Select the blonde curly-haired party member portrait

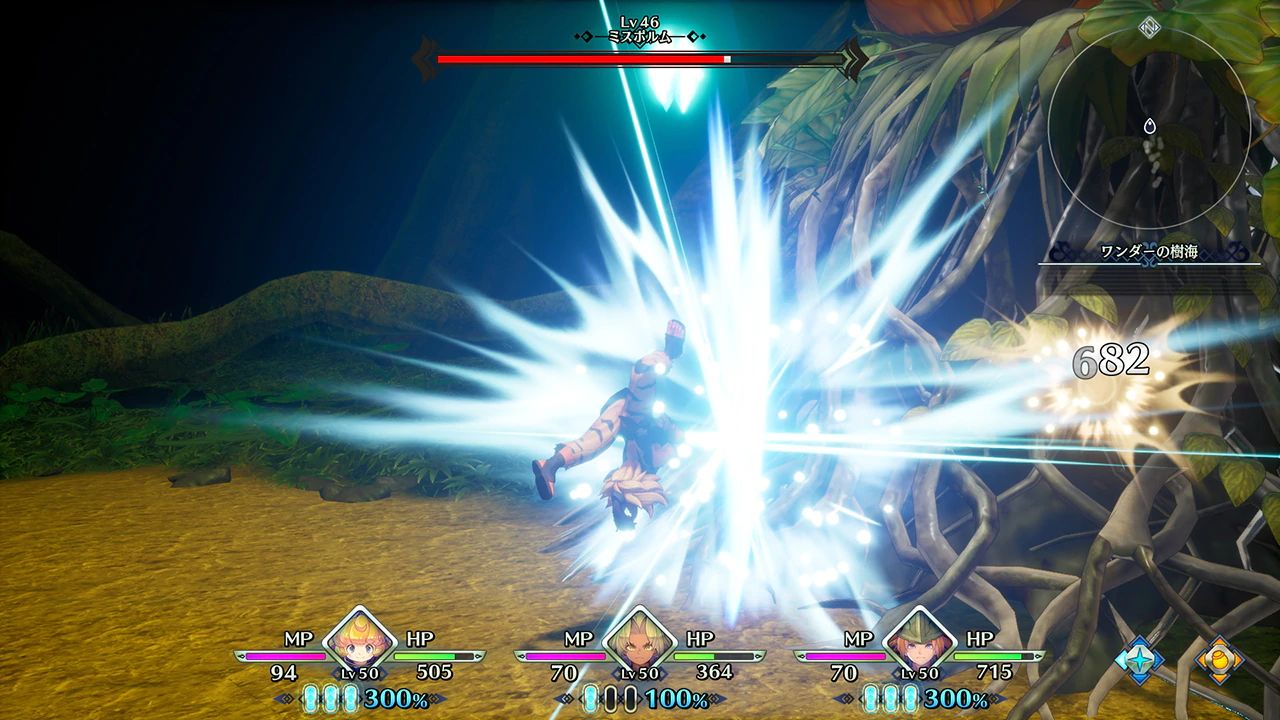click(x=359, y=640)
